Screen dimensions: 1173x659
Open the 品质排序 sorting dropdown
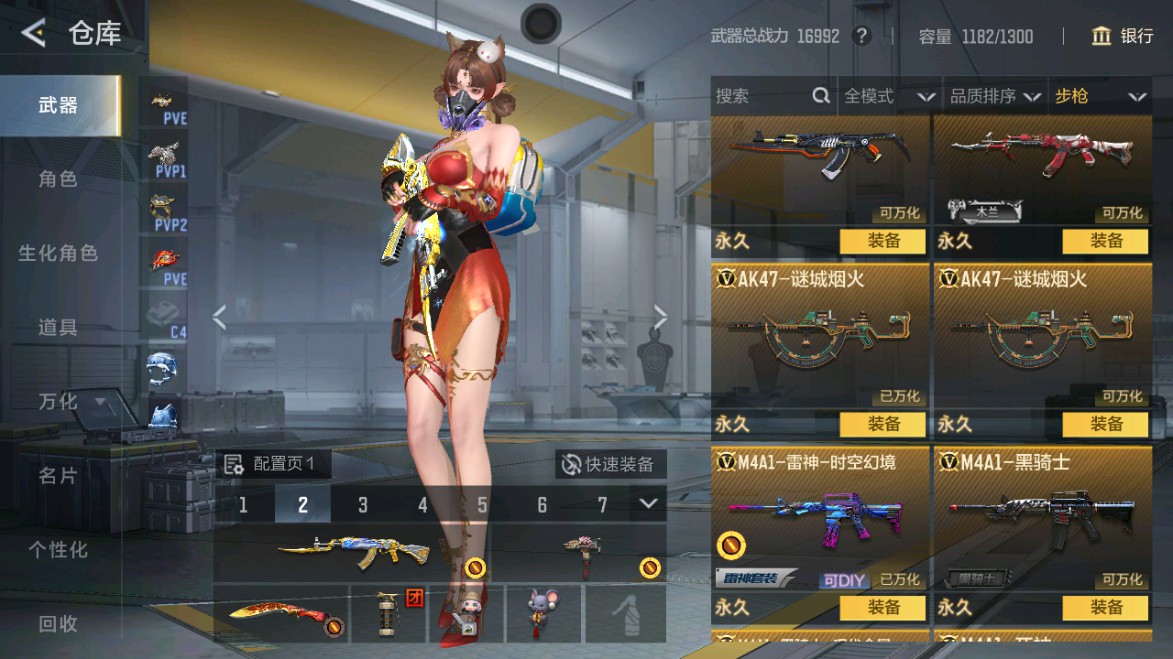994,96
